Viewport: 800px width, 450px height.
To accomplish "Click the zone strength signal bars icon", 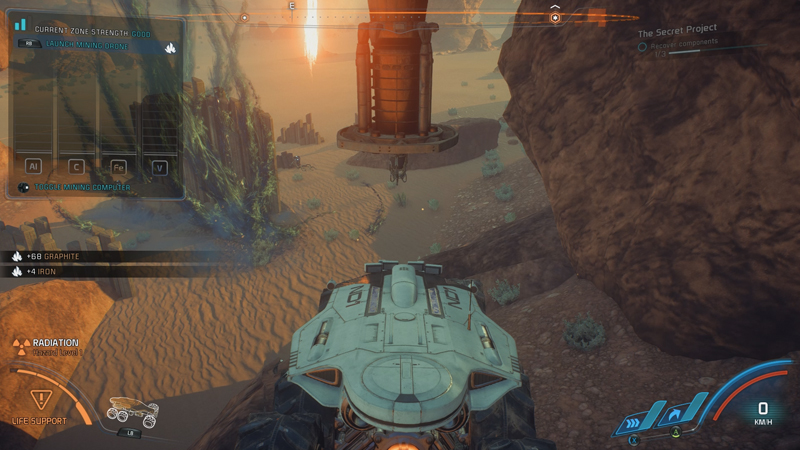I will point(21,23).
